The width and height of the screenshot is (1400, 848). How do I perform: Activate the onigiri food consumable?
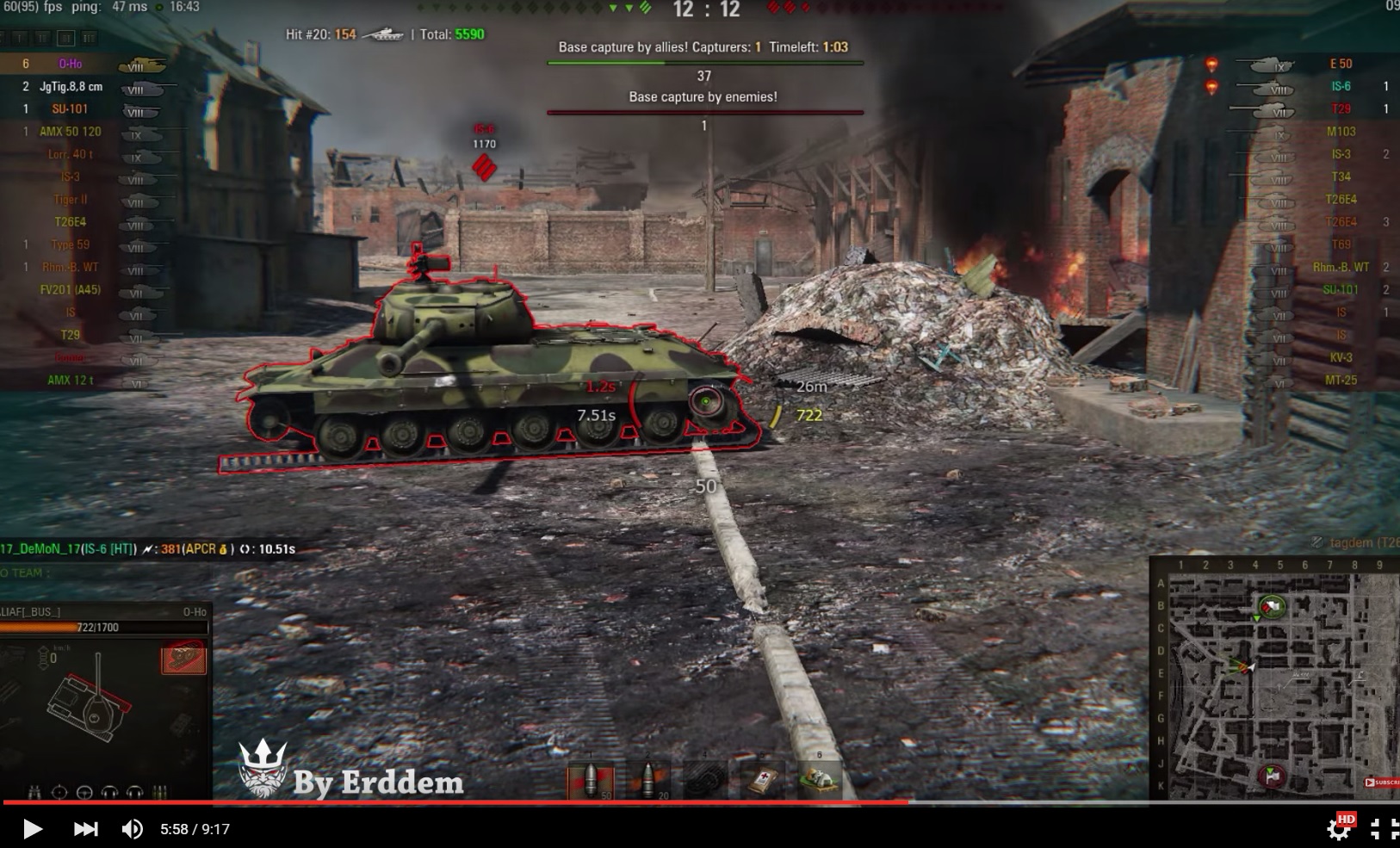819,779
